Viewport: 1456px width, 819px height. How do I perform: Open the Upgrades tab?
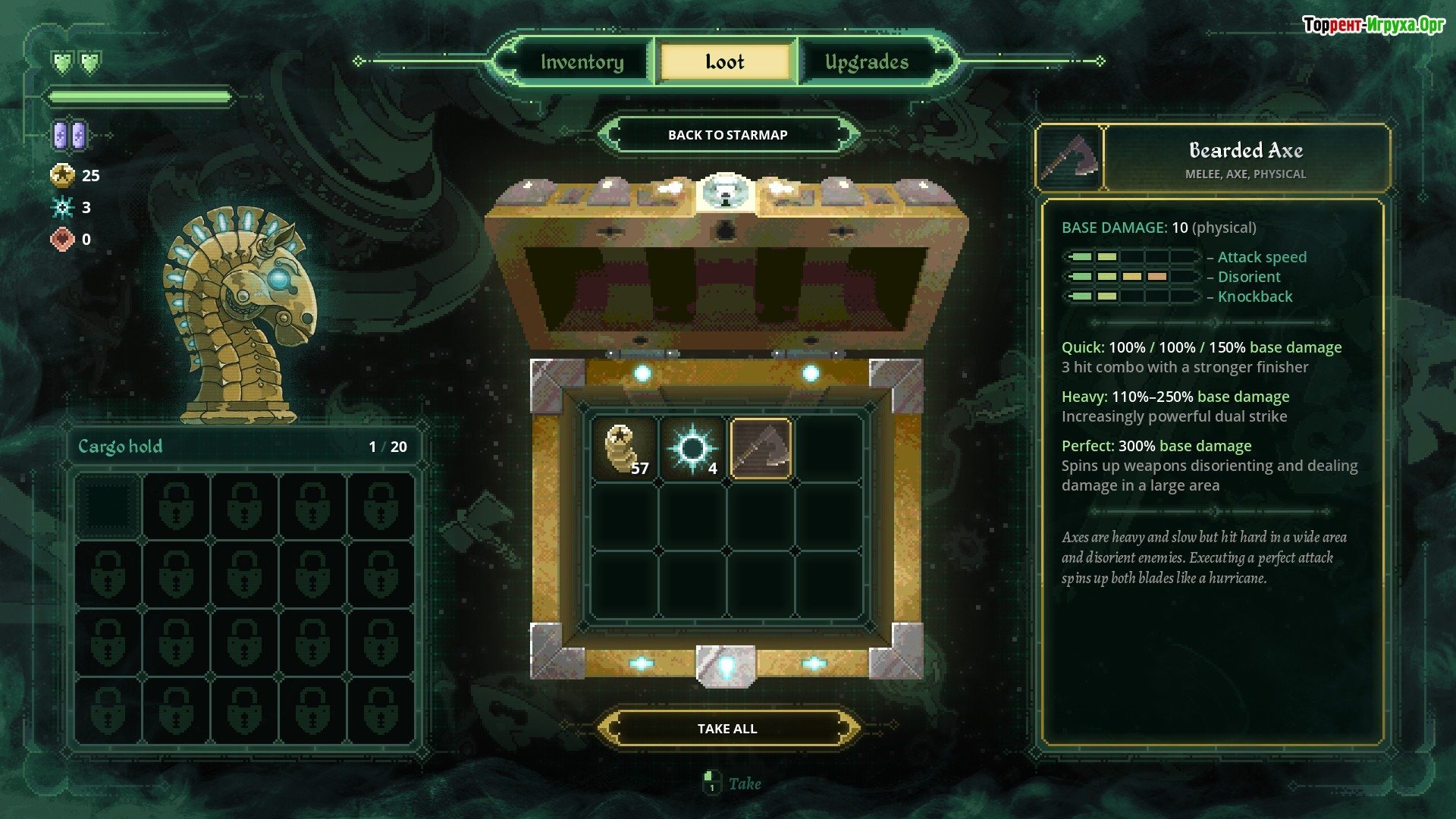[867, 62]
